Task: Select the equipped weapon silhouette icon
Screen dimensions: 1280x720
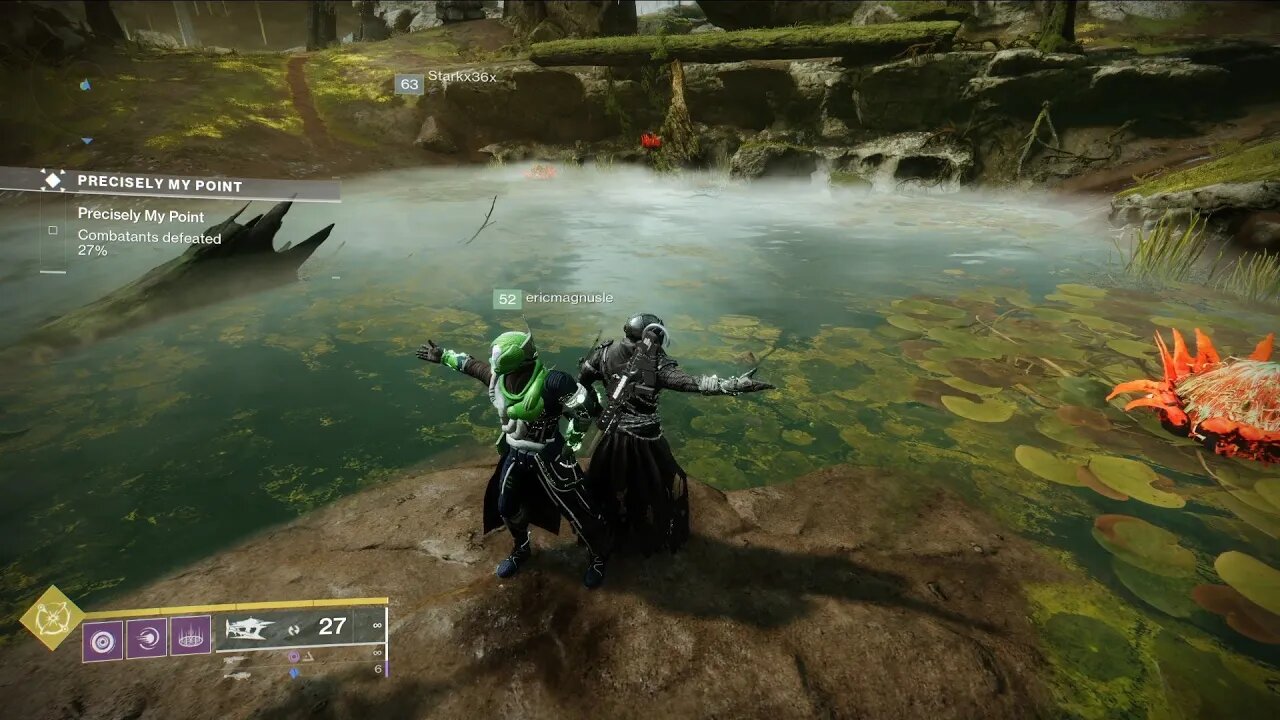Action: (250, 628)
